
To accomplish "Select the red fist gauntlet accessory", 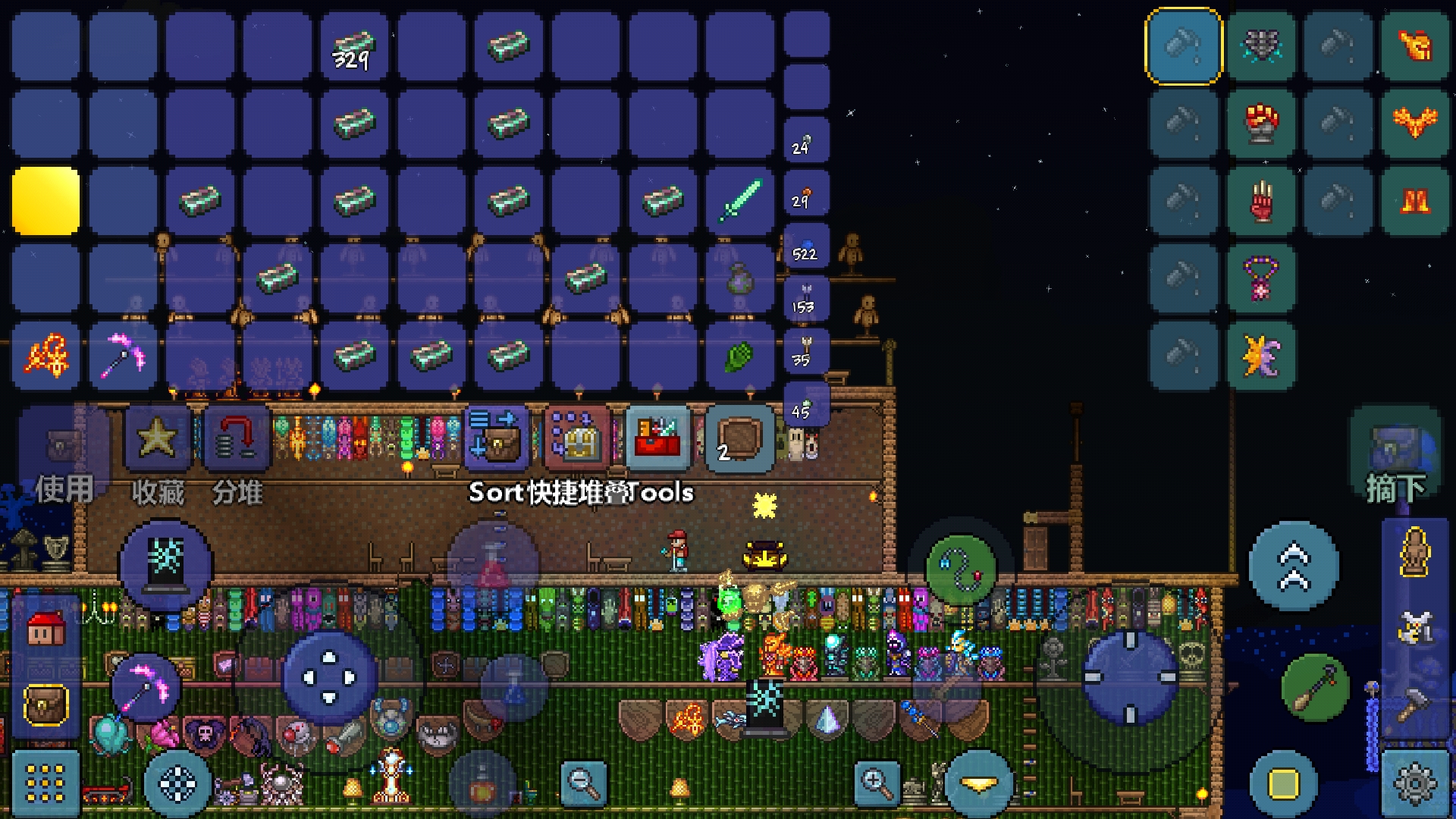I will [1261, 123].
